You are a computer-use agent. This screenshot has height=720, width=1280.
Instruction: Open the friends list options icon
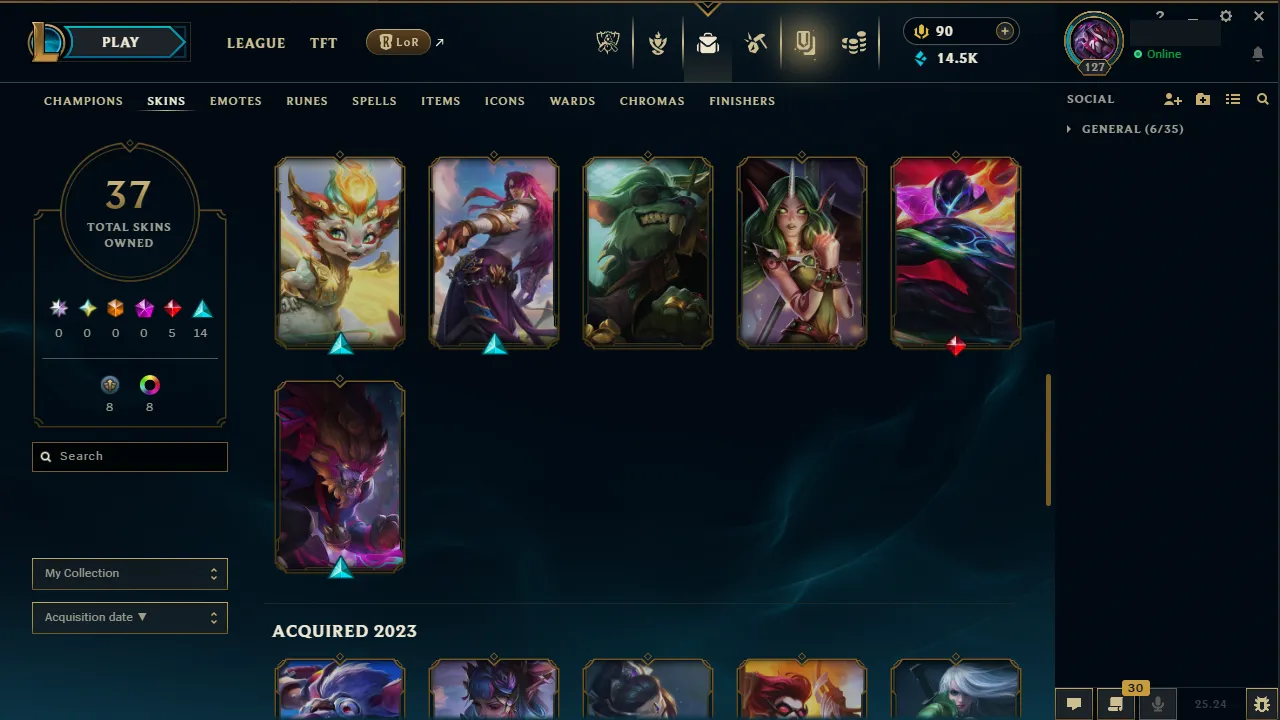pos(1233,99)
